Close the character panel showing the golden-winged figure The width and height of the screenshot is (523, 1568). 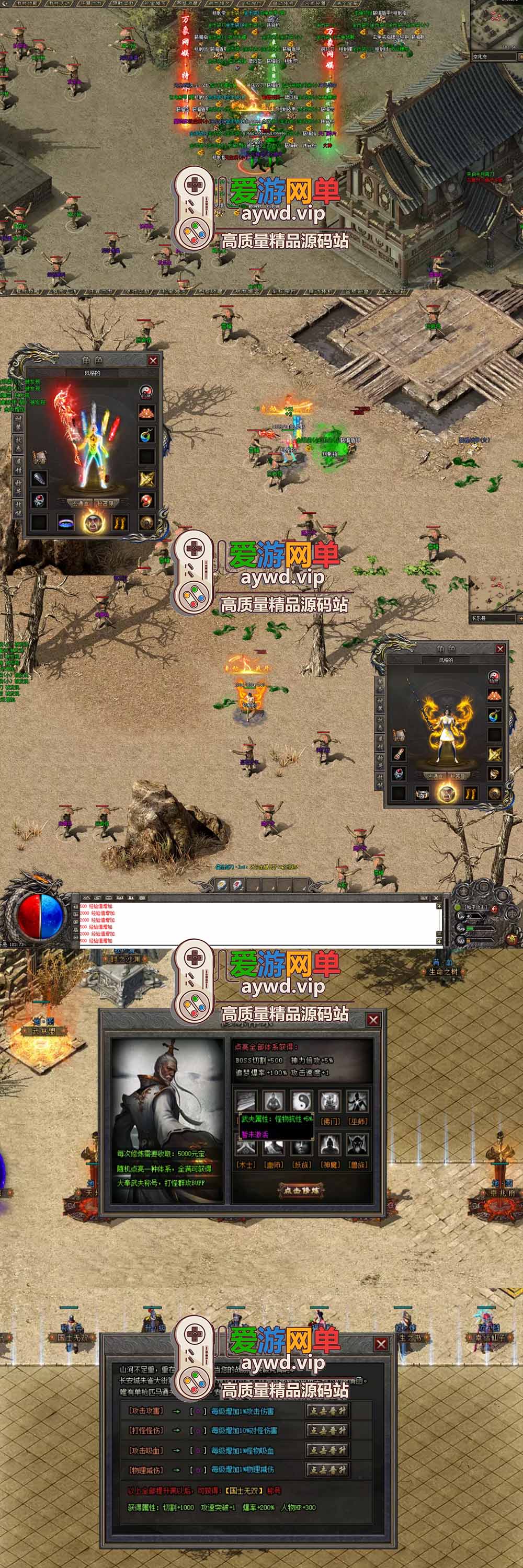pos(500,649)
